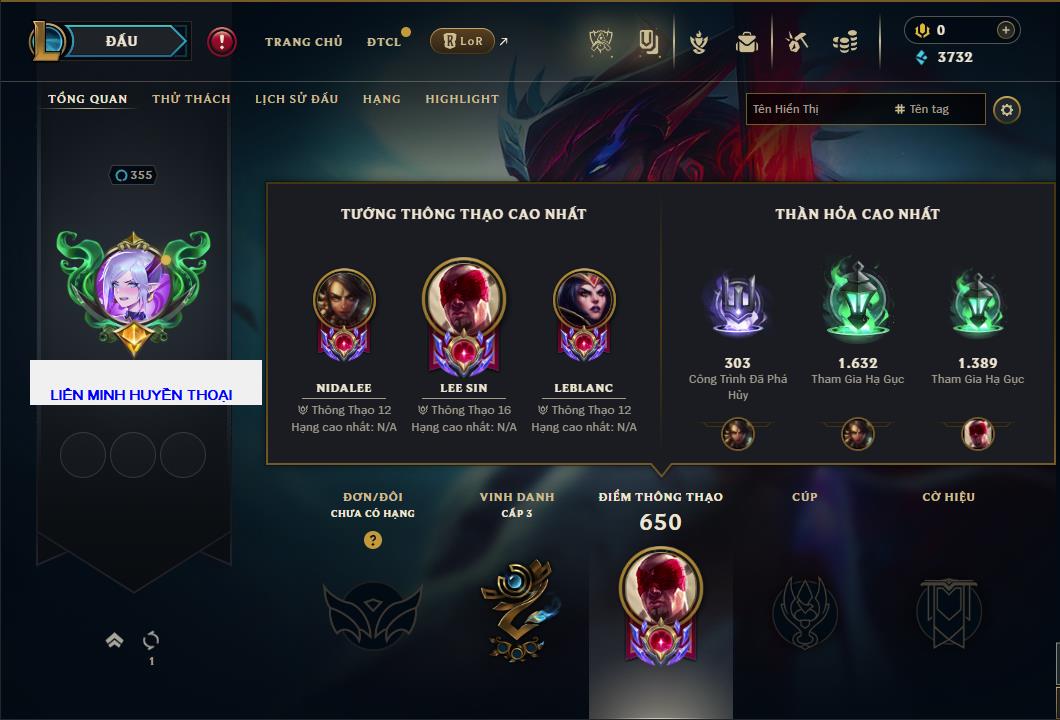The height and width of the screenshot is (720, 1060).
Task: Click the ĐẤU play button
Action: (x=120, y=41)
